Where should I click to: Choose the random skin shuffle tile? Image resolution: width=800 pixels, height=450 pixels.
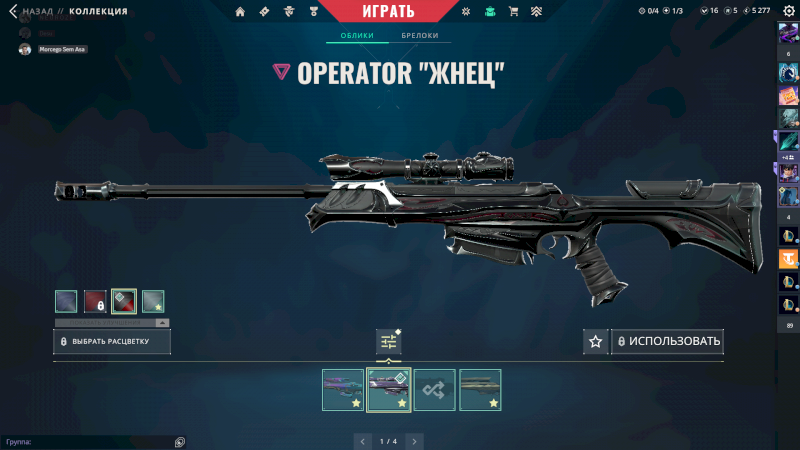click(435, 390)
